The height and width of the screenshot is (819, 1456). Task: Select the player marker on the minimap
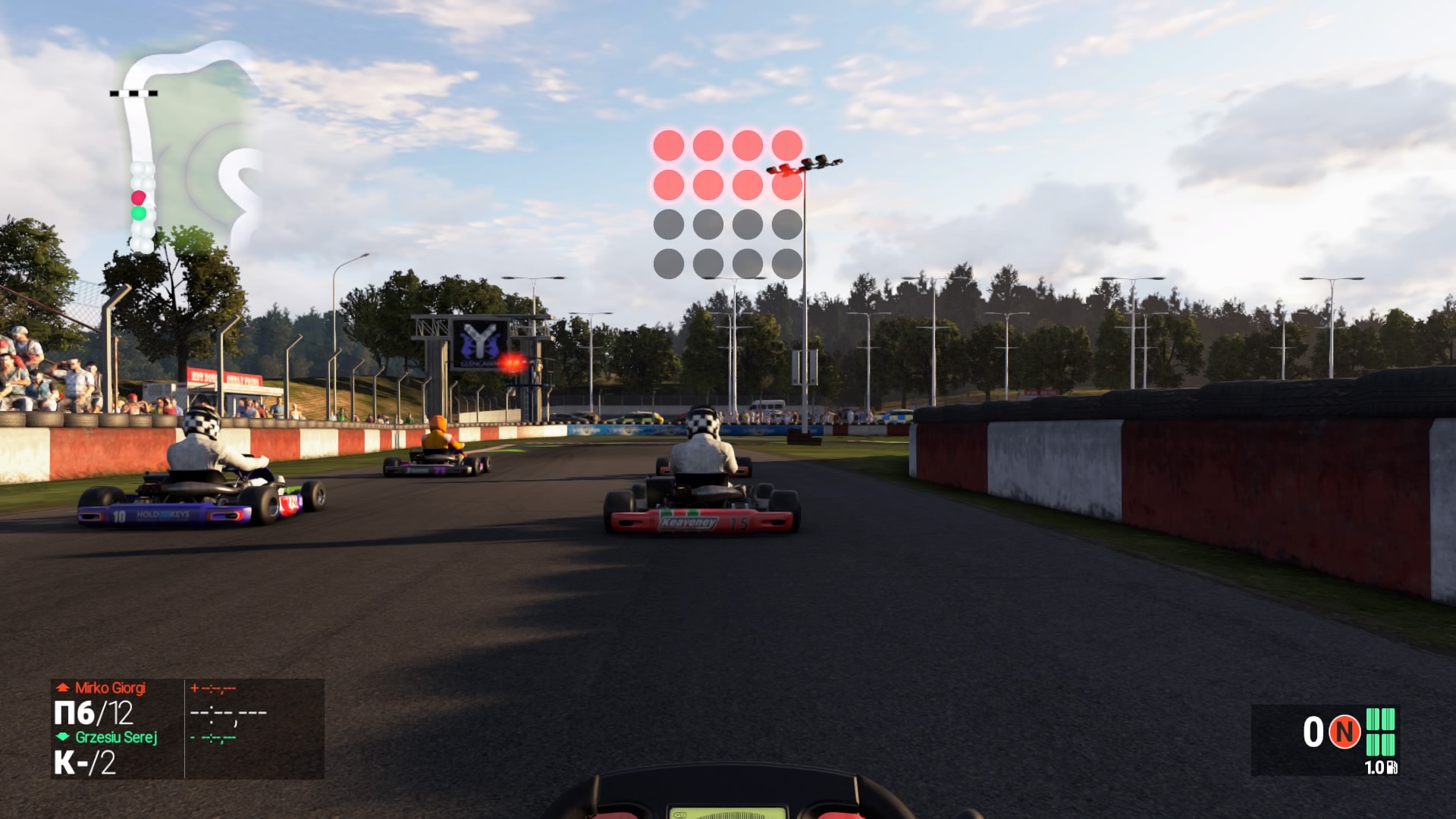[x=140, y=215]
